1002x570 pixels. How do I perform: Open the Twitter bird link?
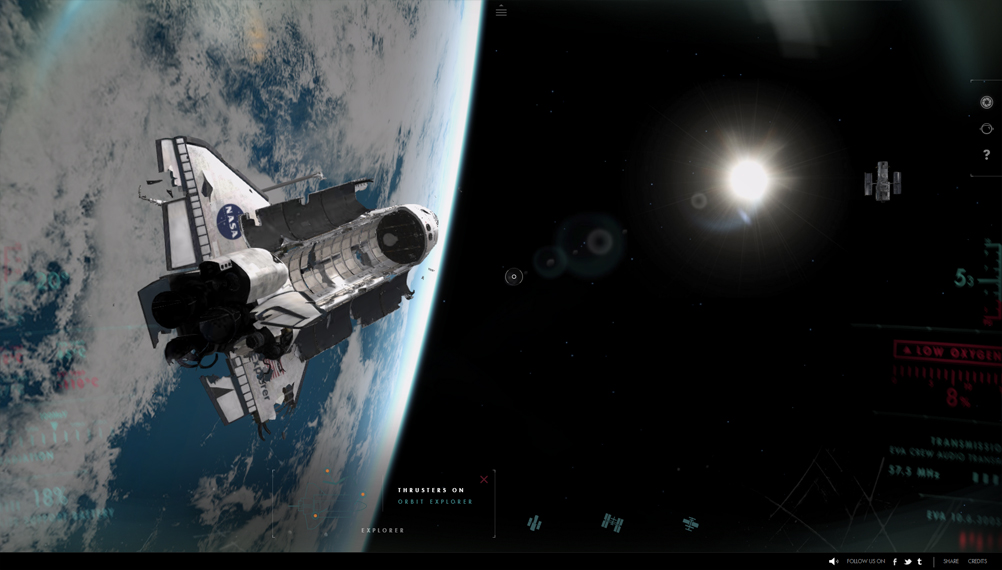coord(907,561)
